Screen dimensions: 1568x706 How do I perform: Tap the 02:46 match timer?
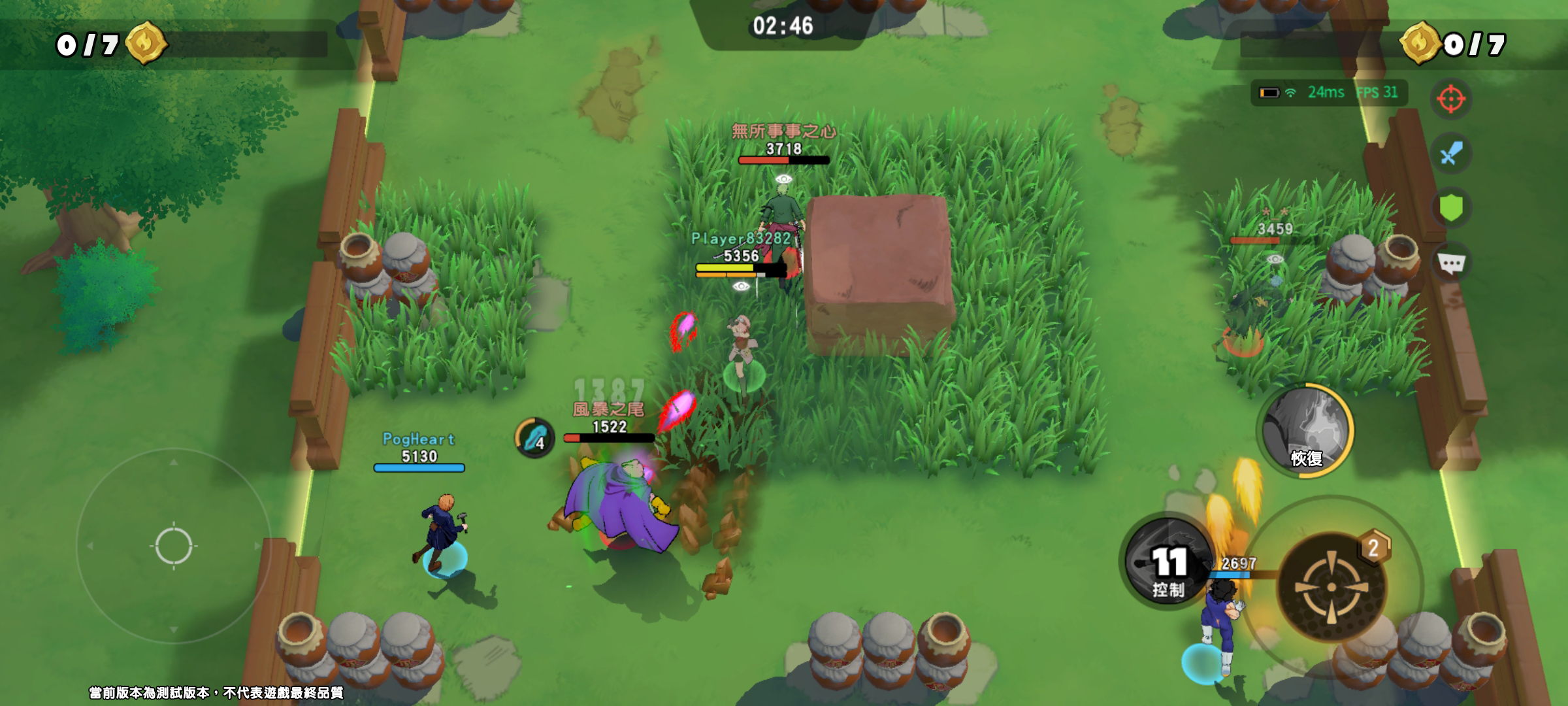(783, 26)
